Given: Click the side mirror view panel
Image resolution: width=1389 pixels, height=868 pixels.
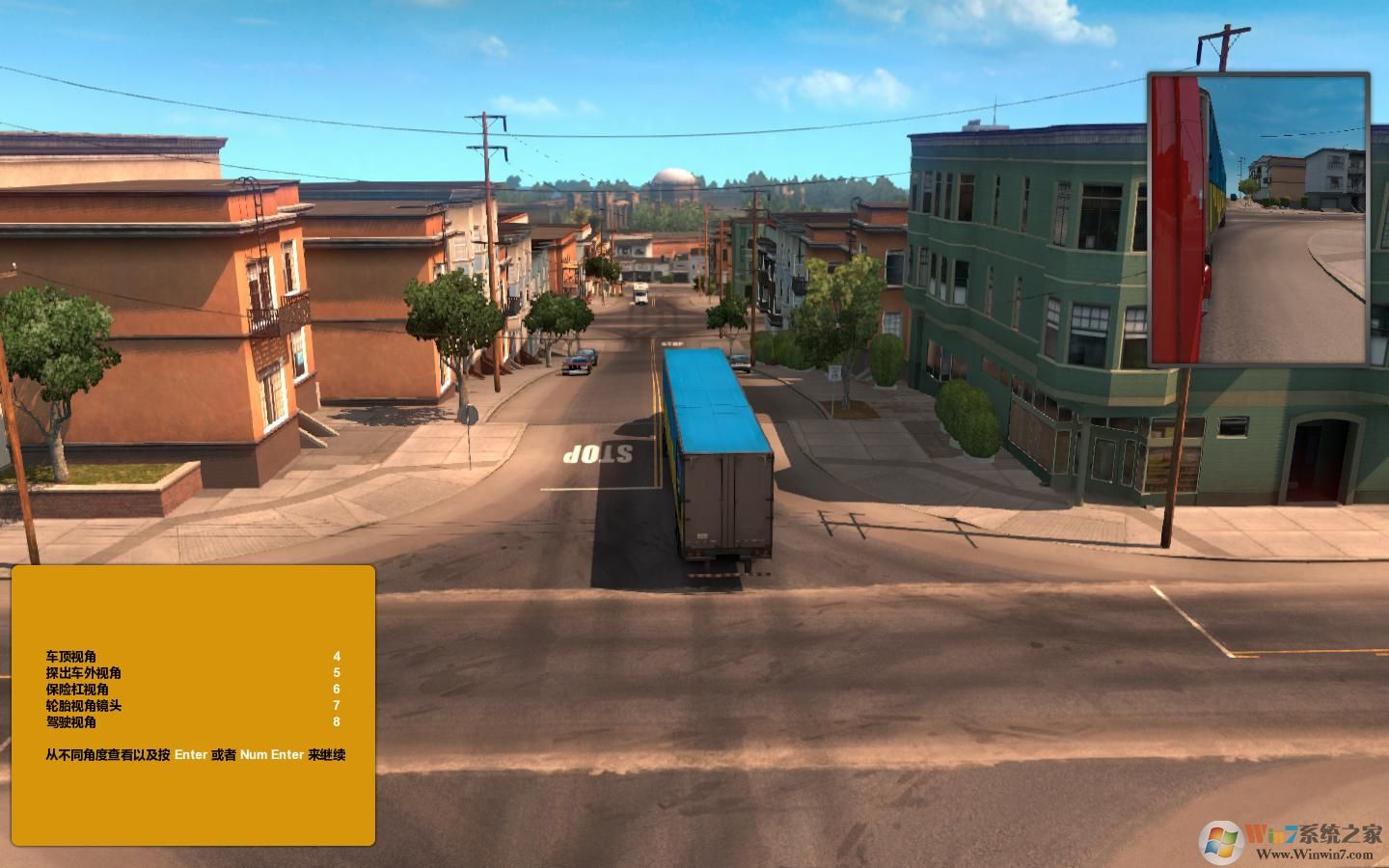Looking at the screenshot, I should point(1258,218).
